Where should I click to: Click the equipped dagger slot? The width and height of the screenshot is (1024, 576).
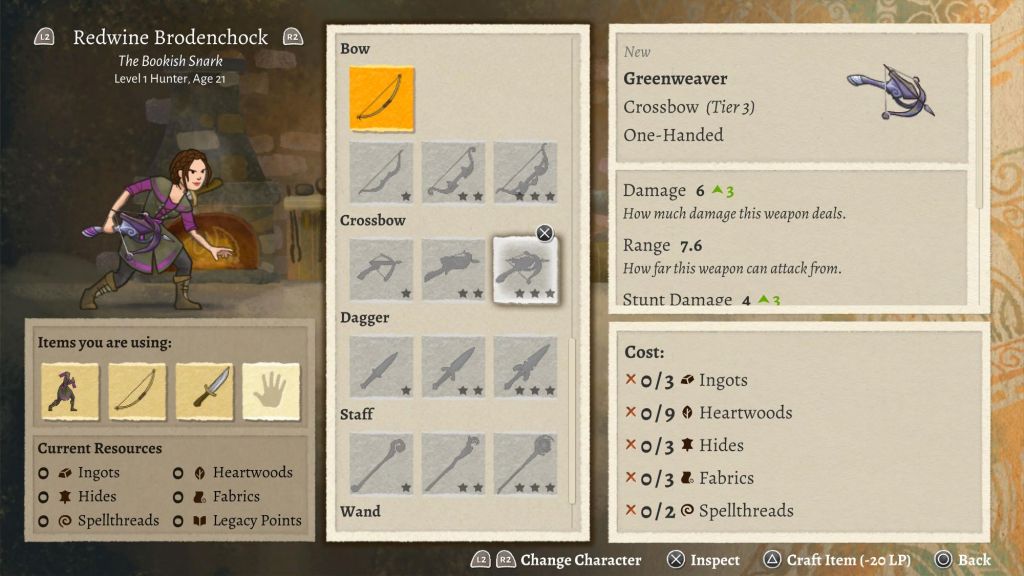pyautogui.click(x=204, y=391)
